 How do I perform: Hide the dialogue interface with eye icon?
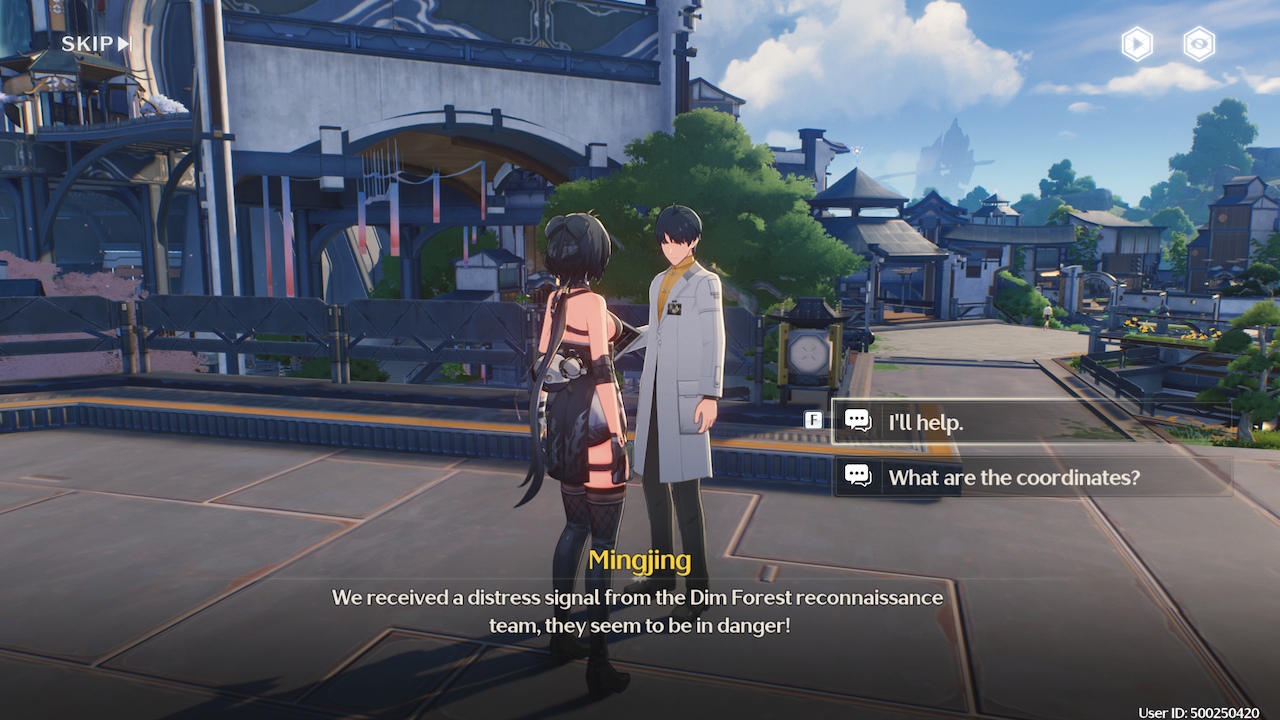(1199, 44)
